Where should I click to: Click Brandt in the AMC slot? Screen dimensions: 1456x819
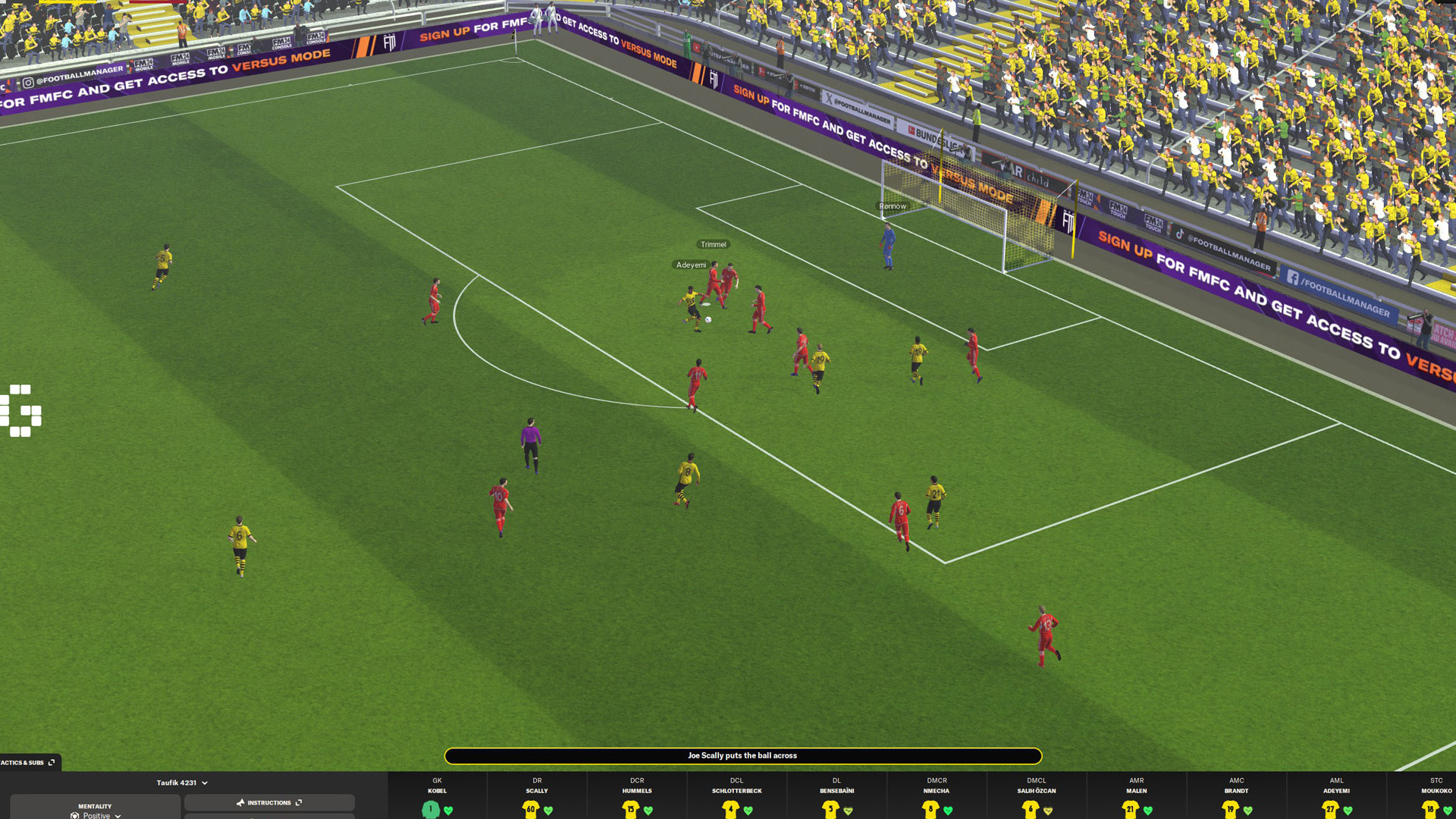click(x=1236, y=795)
